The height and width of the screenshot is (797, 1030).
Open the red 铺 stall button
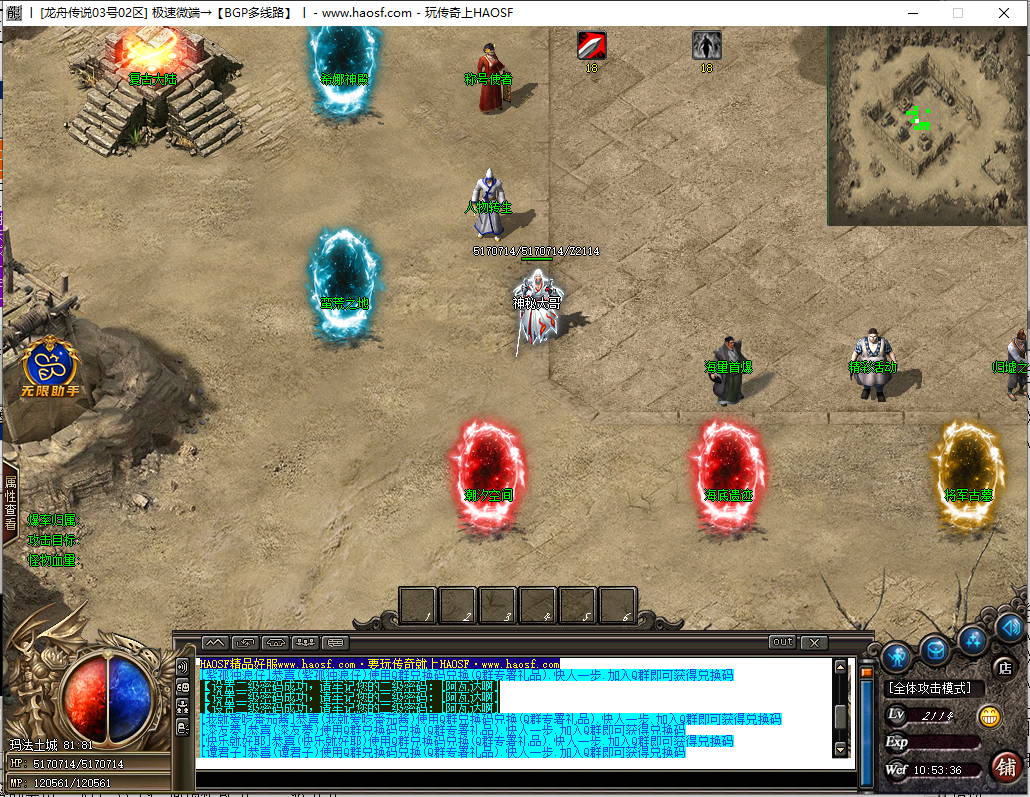click(1006, 768)
